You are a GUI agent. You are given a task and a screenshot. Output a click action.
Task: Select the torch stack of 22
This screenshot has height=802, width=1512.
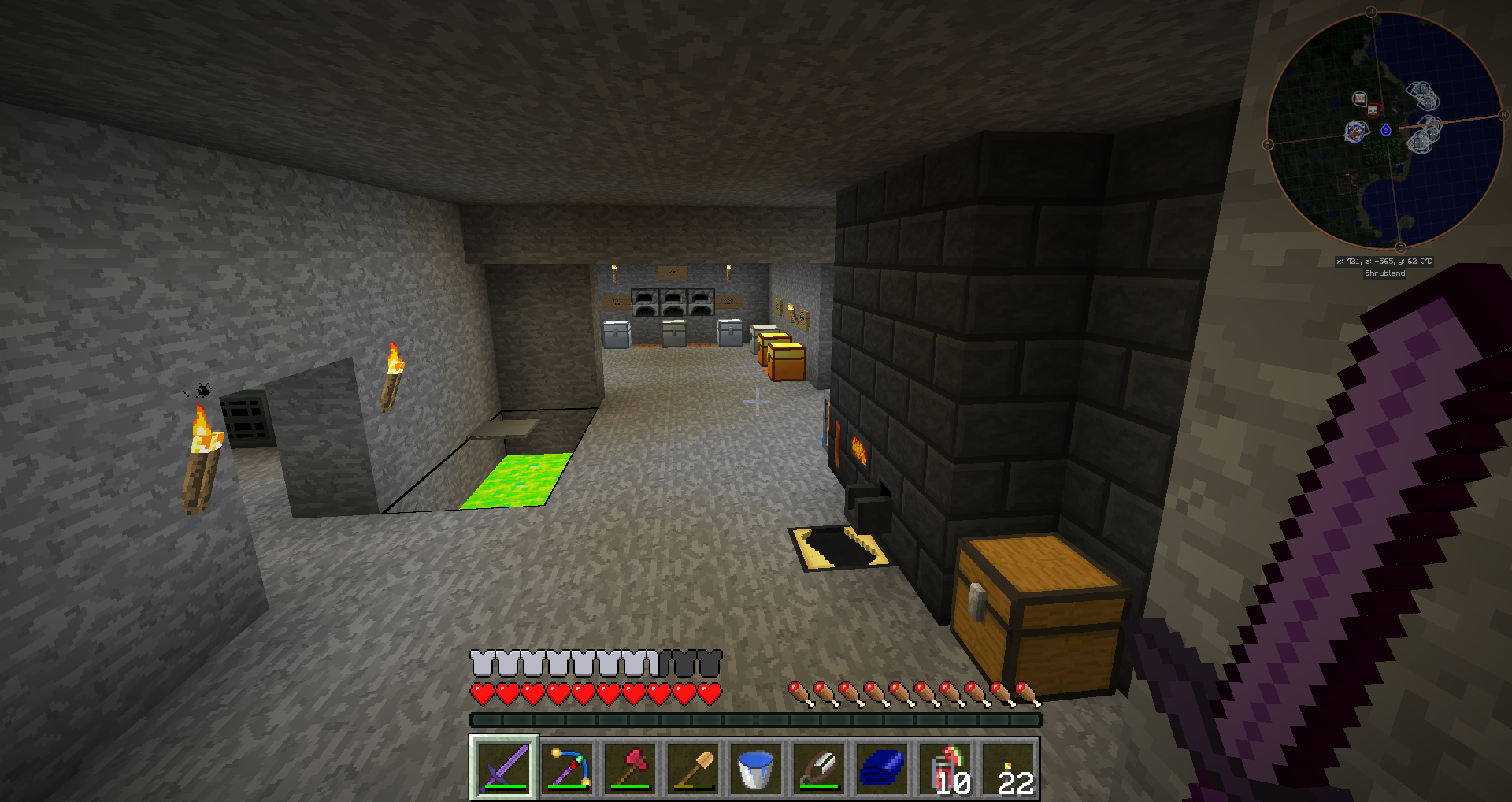tap(1008, 767)
